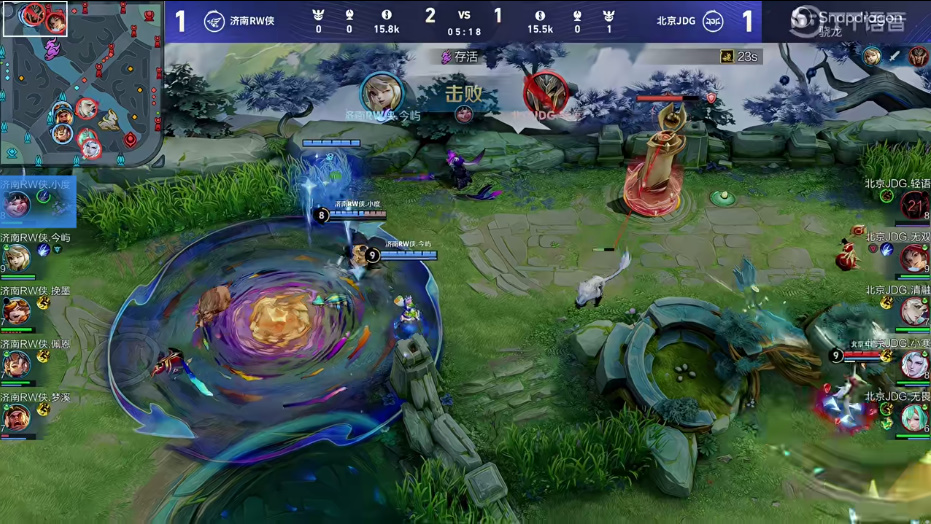This screenshot has height=524, width=931.
Task: Select player 济南RW侠.梦溪 portrait
Action: (17, 417)
